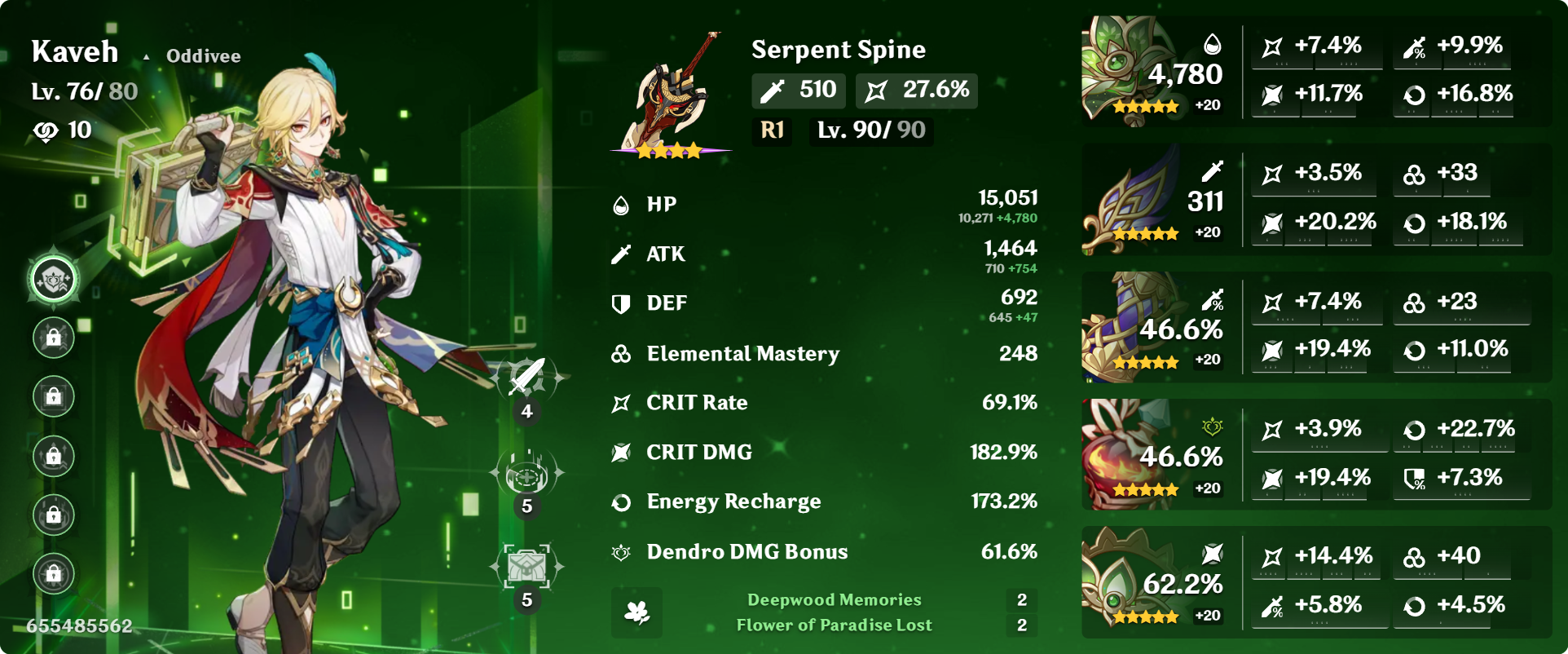
Task: Select the Normal Attack talent icon level 4
Action: [x=526, y=378]
